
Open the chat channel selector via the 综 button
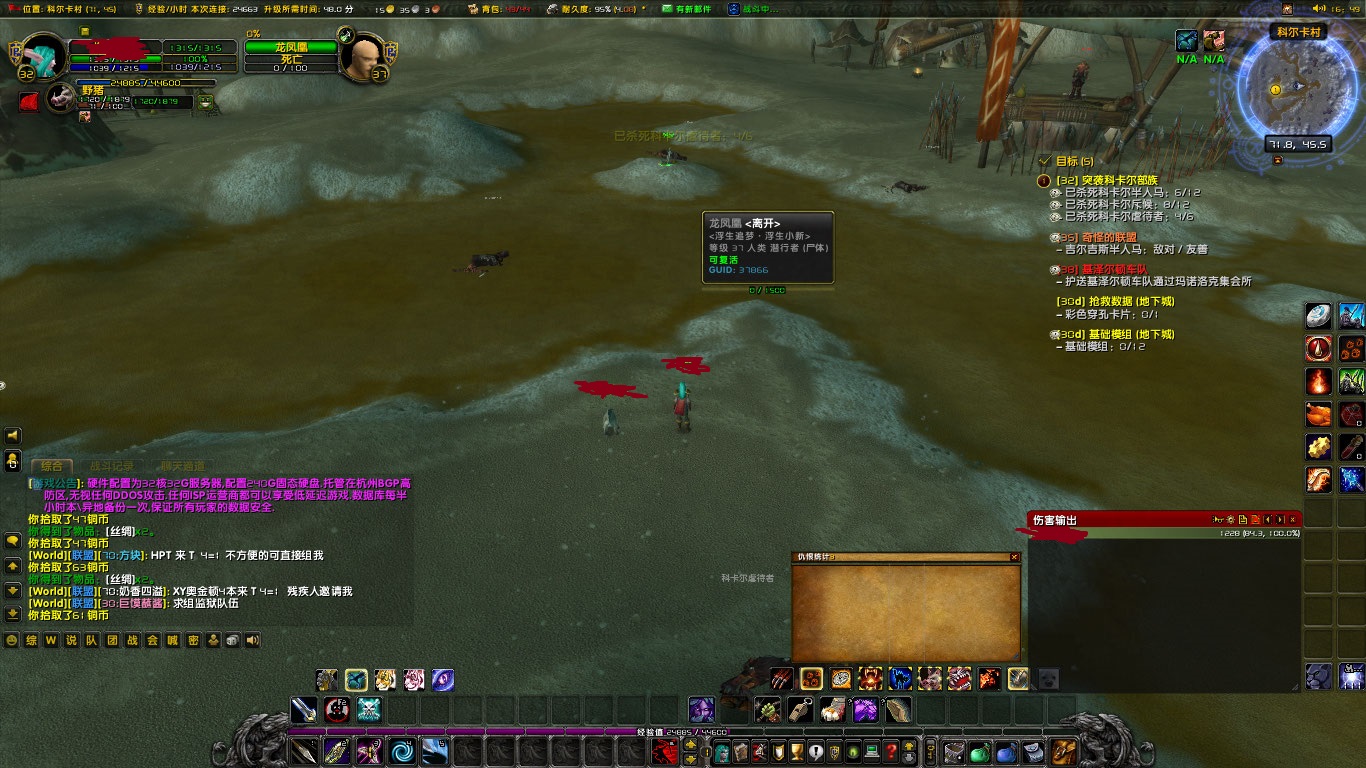pos(29,641)
